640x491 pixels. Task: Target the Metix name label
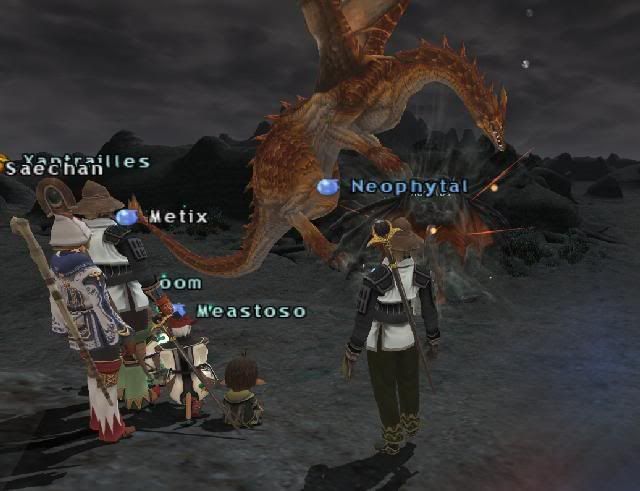177,217
